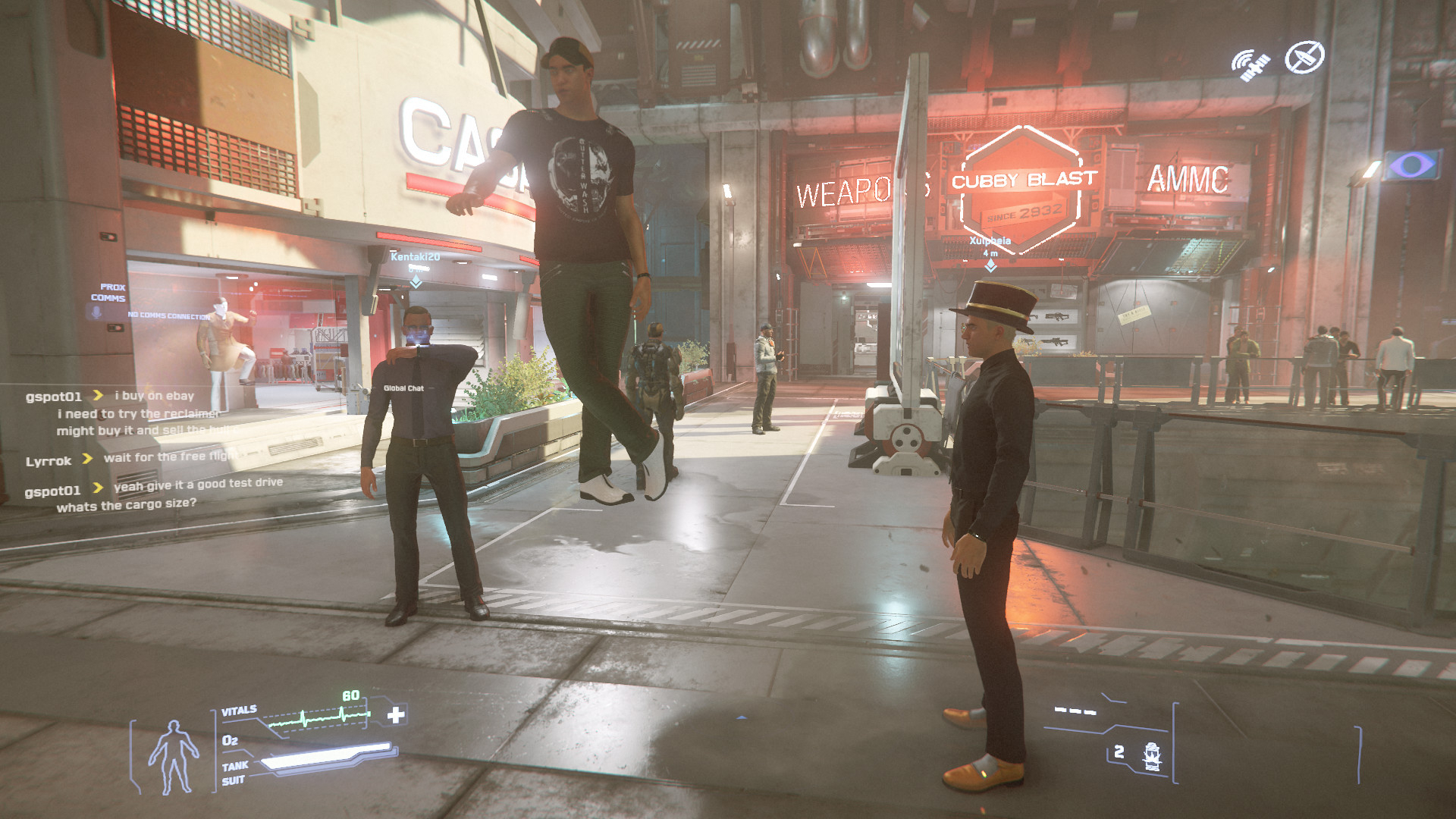Viewport: 1456px width, 819px height.
Task: Click the satellite signal icon
Action: point(1250,65)
